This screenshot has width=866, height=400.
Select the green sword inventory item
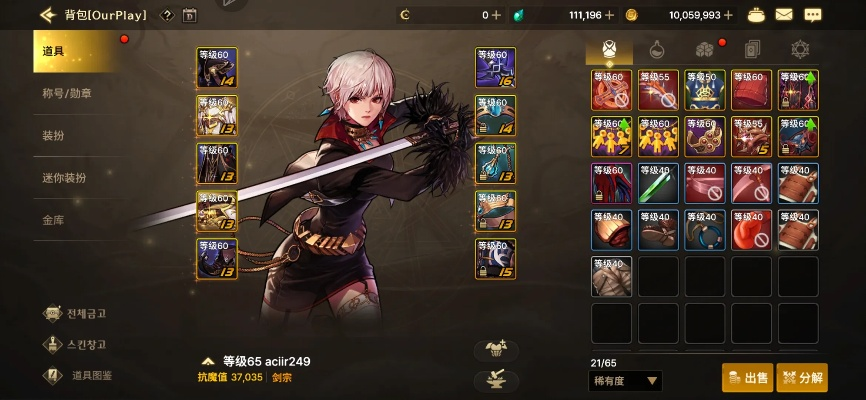(658, 183)
